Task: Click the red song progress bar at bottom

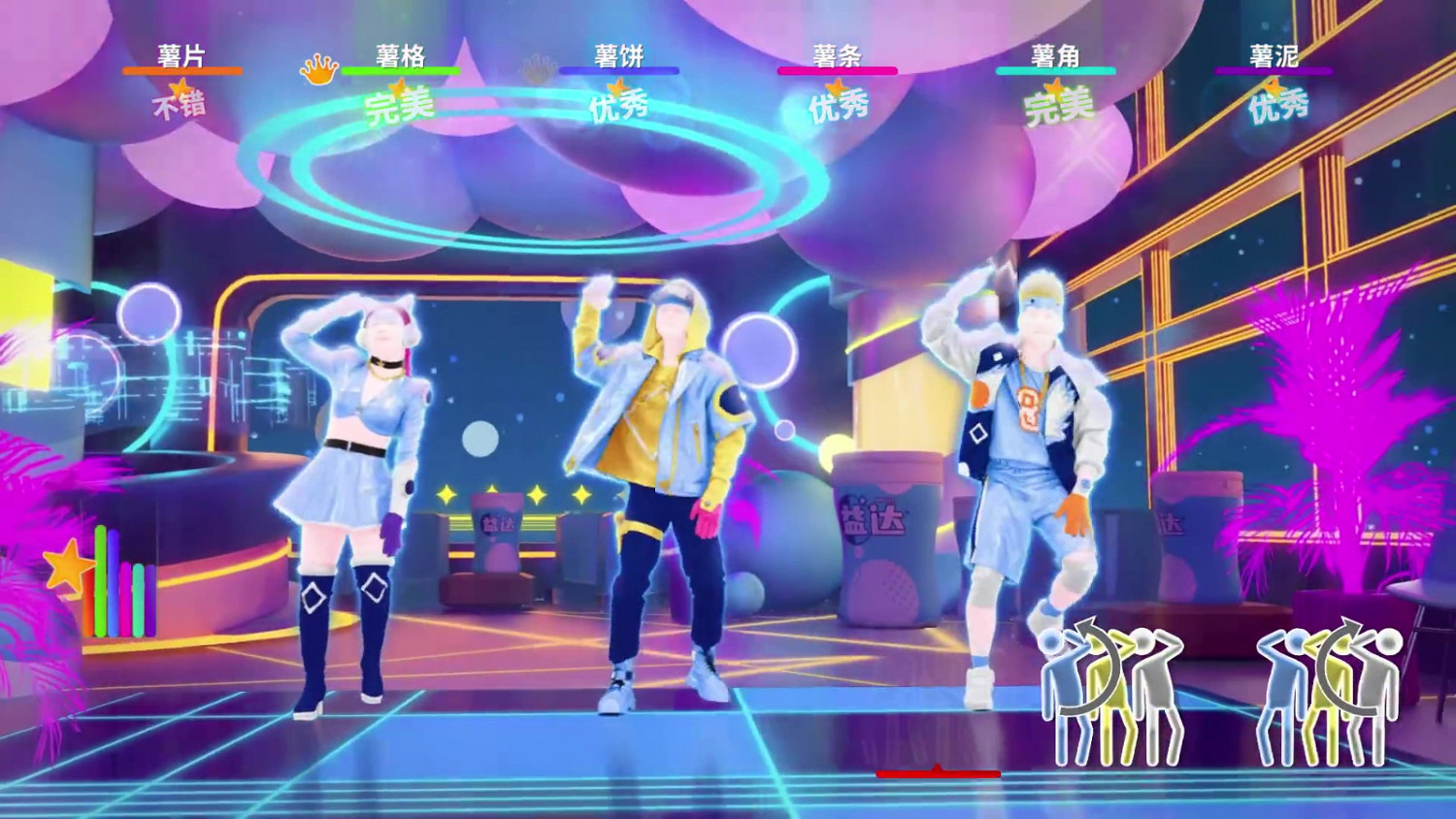Action: tap(937, 775)
